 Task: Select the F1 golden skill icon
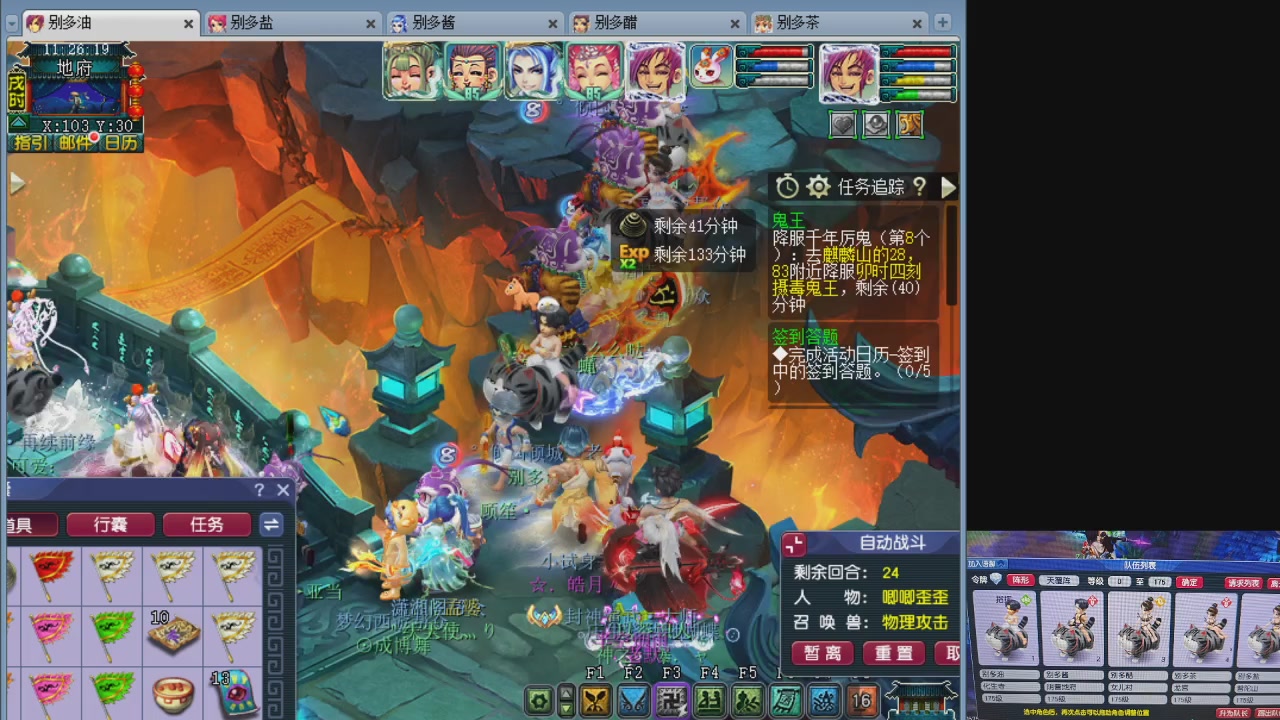click(x=596, y=700)
